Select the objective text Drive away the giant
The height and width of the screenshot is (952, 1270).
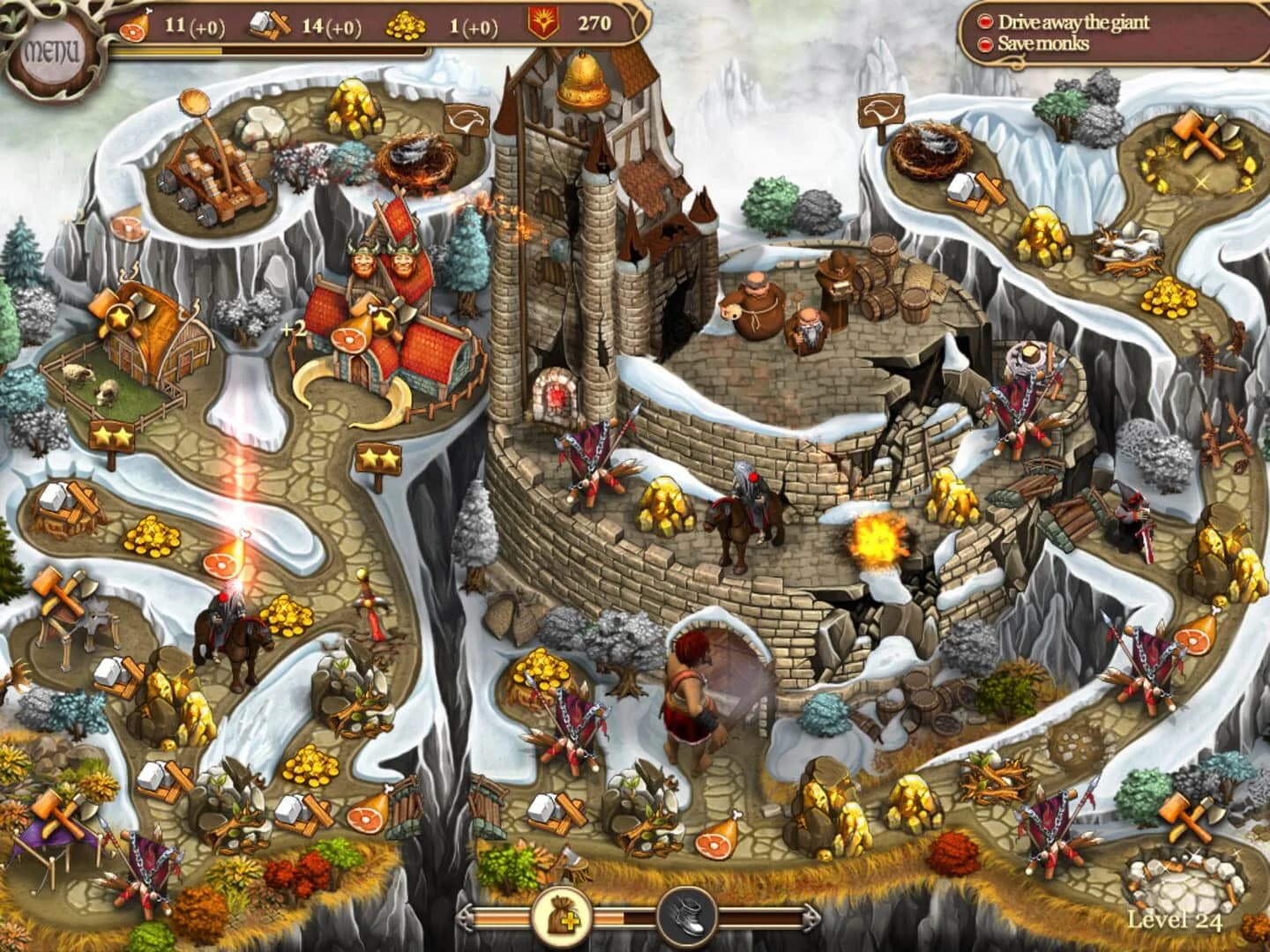click(x=1072, y=21)
